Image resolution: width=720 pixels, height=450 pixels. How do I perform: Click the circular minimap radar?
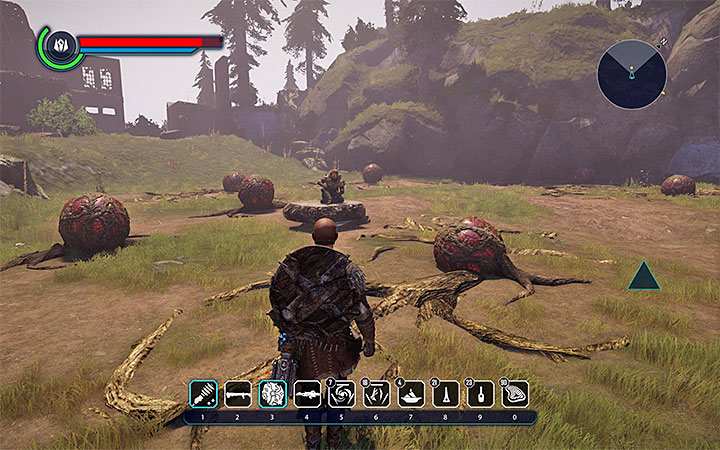[630, 72]
